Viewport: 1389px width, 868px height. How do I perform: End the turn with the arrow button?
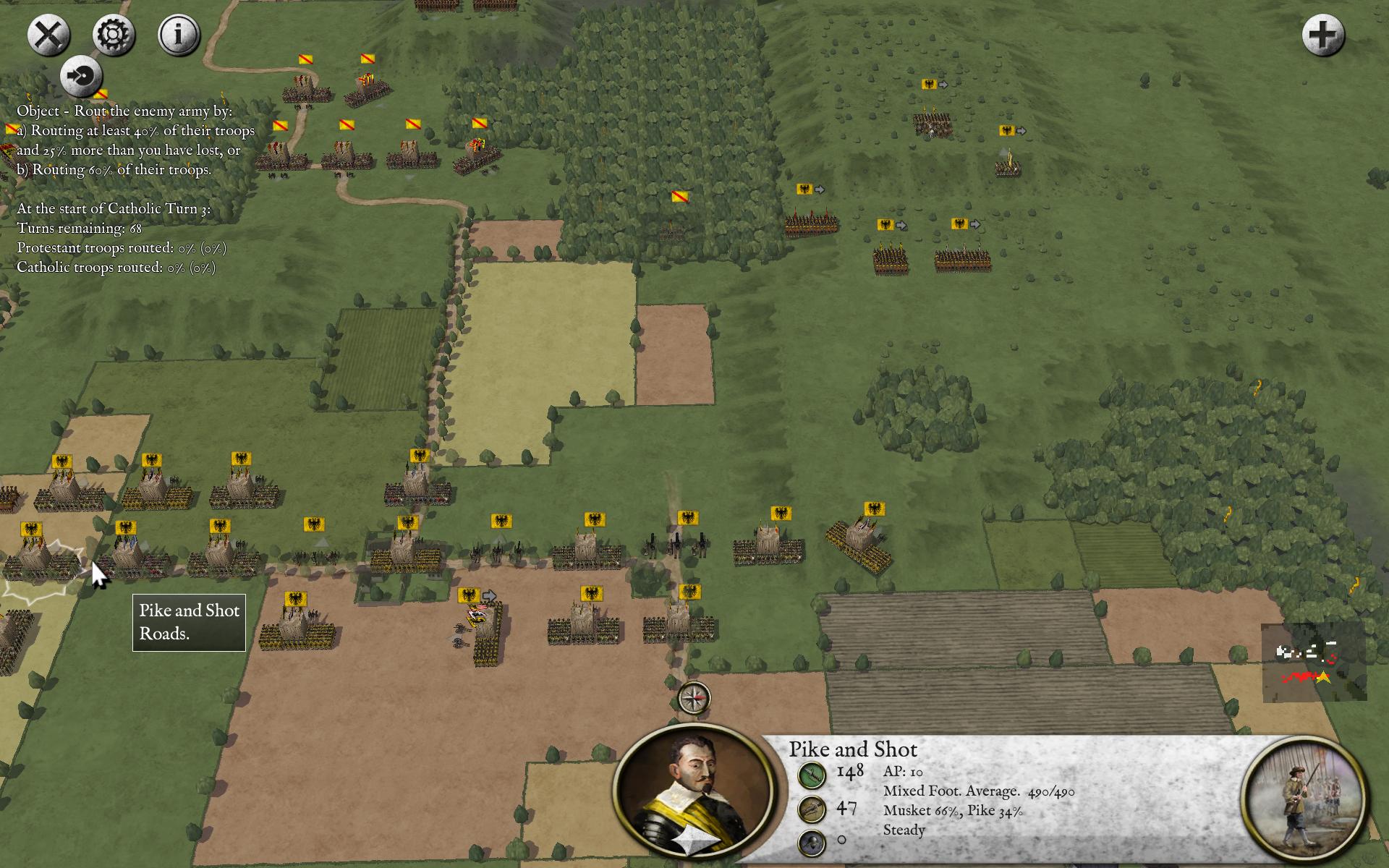[81, 76]
